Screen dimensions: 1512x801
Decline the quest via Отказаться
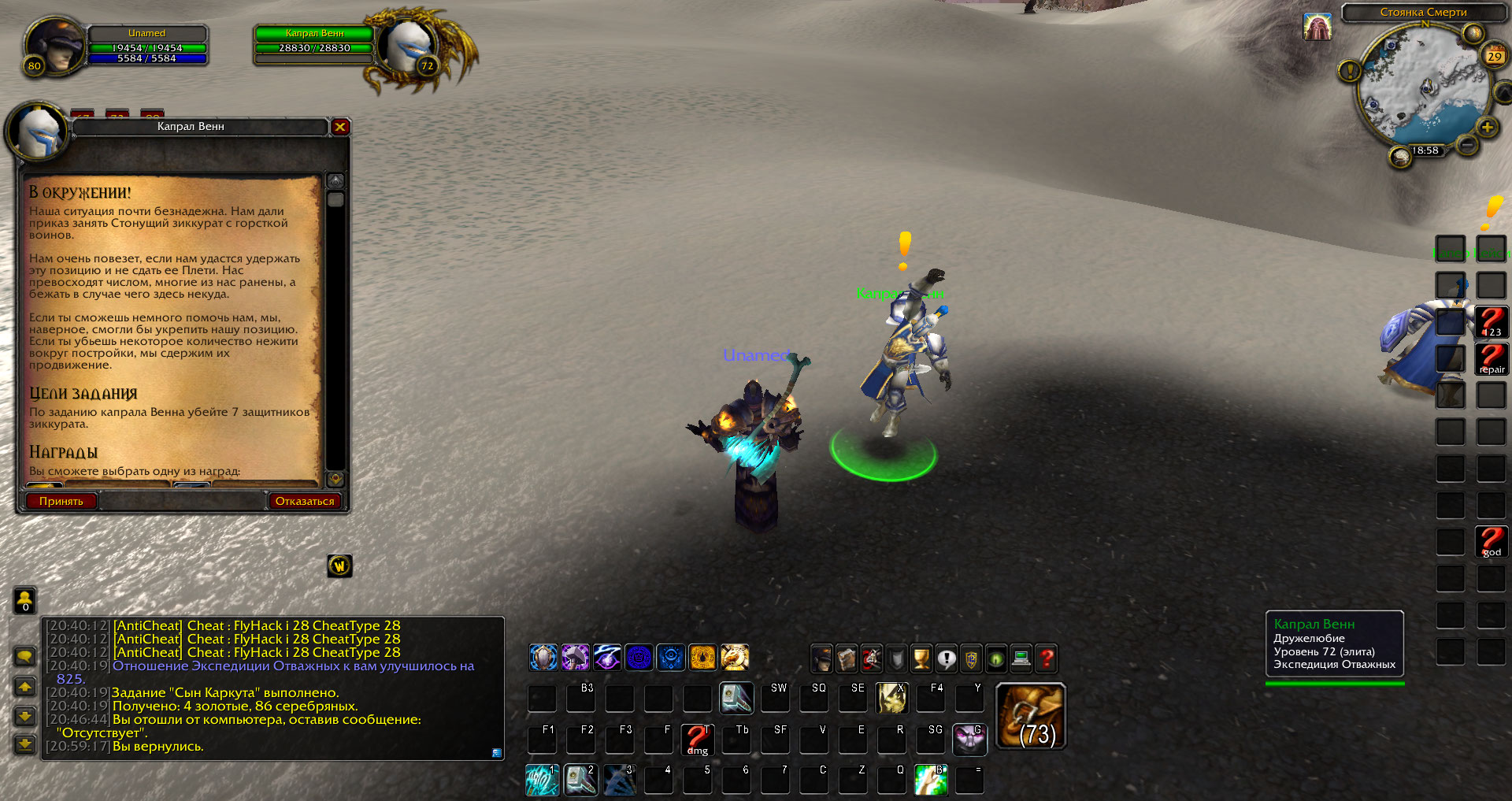pyautogui.click(x=304, y=501)
